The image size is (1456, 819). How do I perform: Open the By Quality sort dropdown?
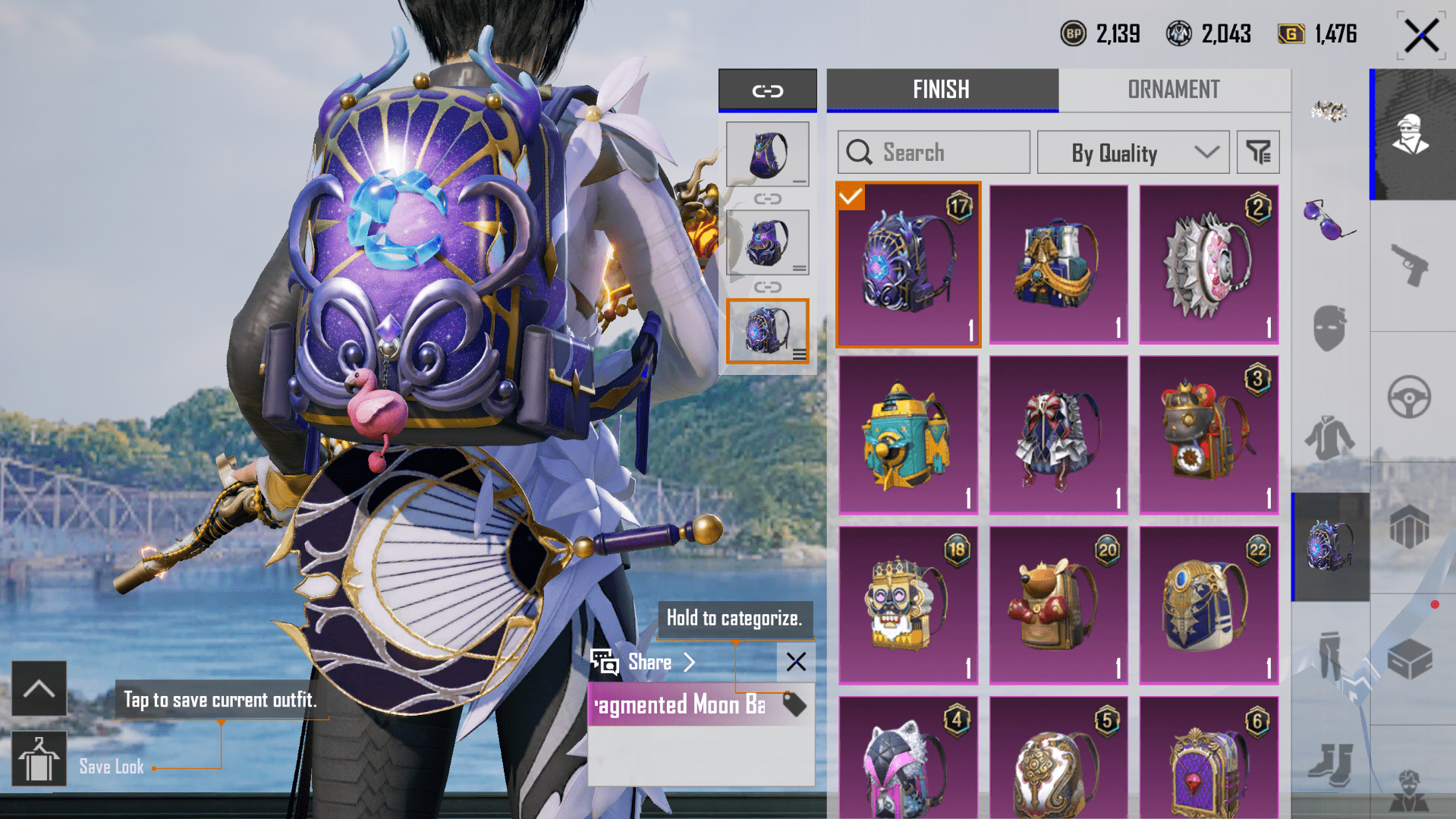point(1132,153)
